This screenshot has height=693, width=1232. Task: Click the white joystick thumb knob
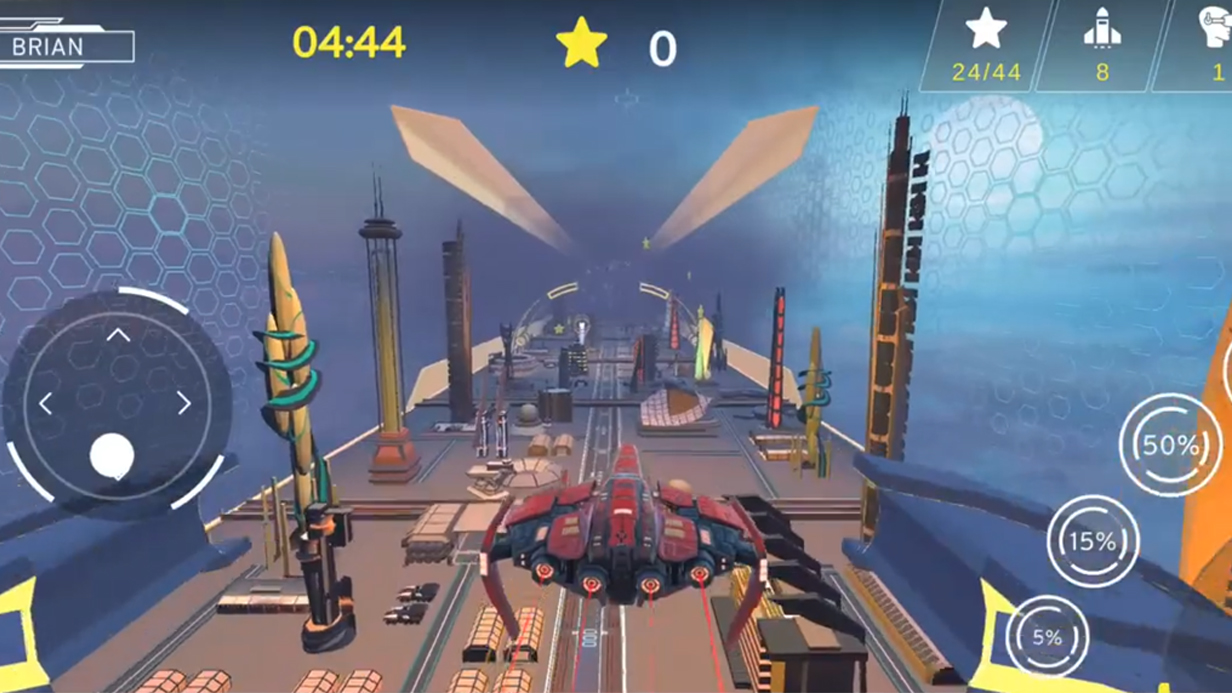[x=112, y=456]
